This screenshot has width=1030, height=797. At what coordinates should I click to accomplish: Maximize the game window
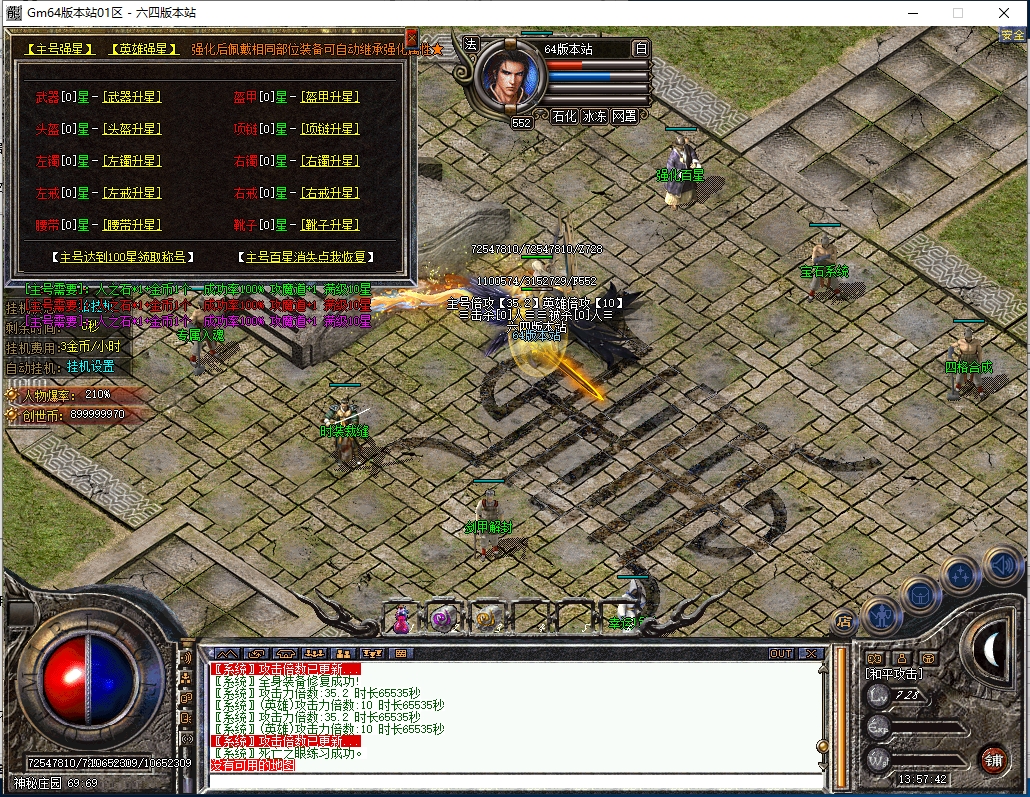(x=957, y=13)
